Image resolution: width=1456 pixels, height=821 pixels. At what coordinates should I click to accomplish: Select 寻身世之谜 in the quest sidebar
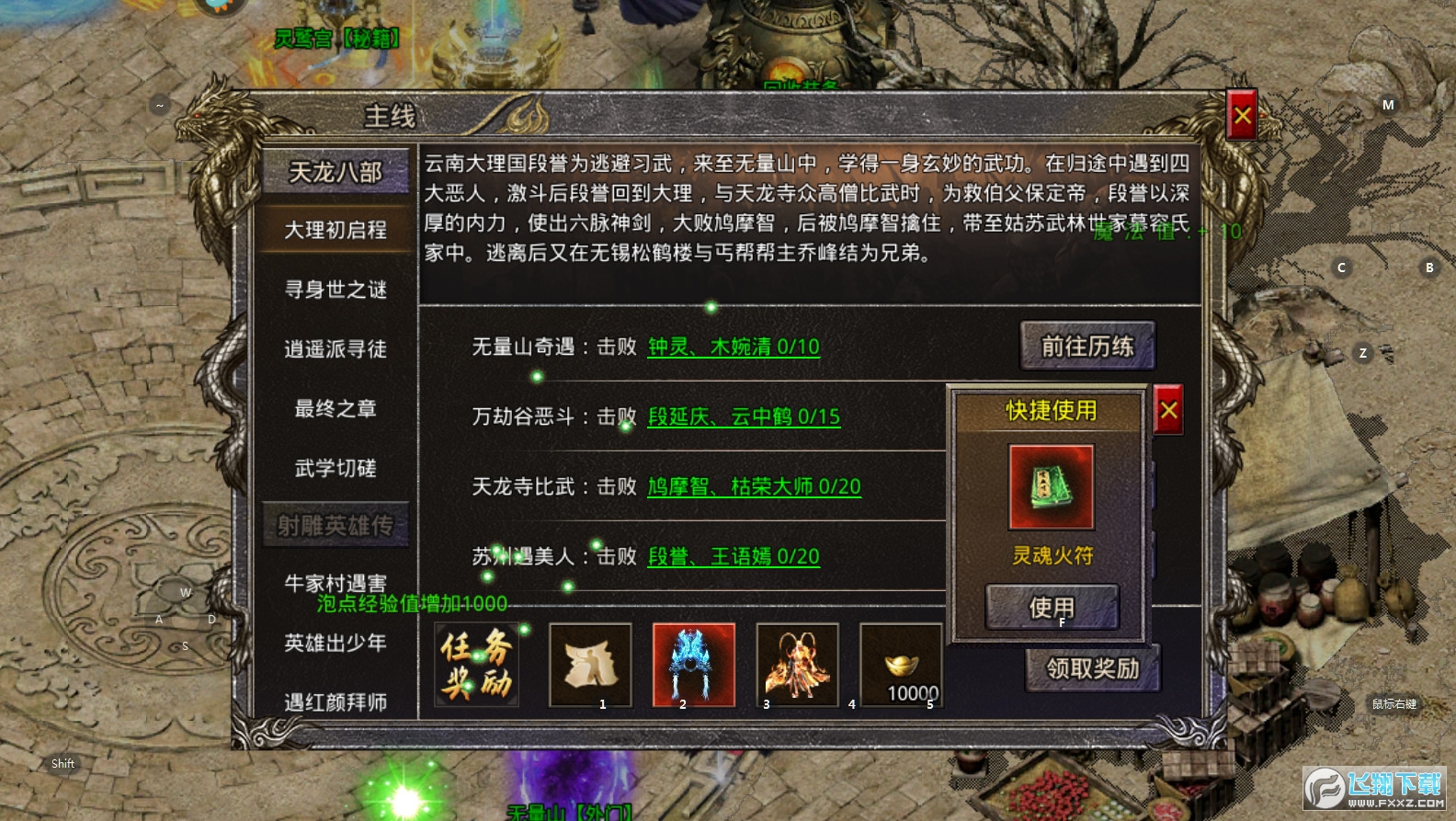tap(336, 290)
